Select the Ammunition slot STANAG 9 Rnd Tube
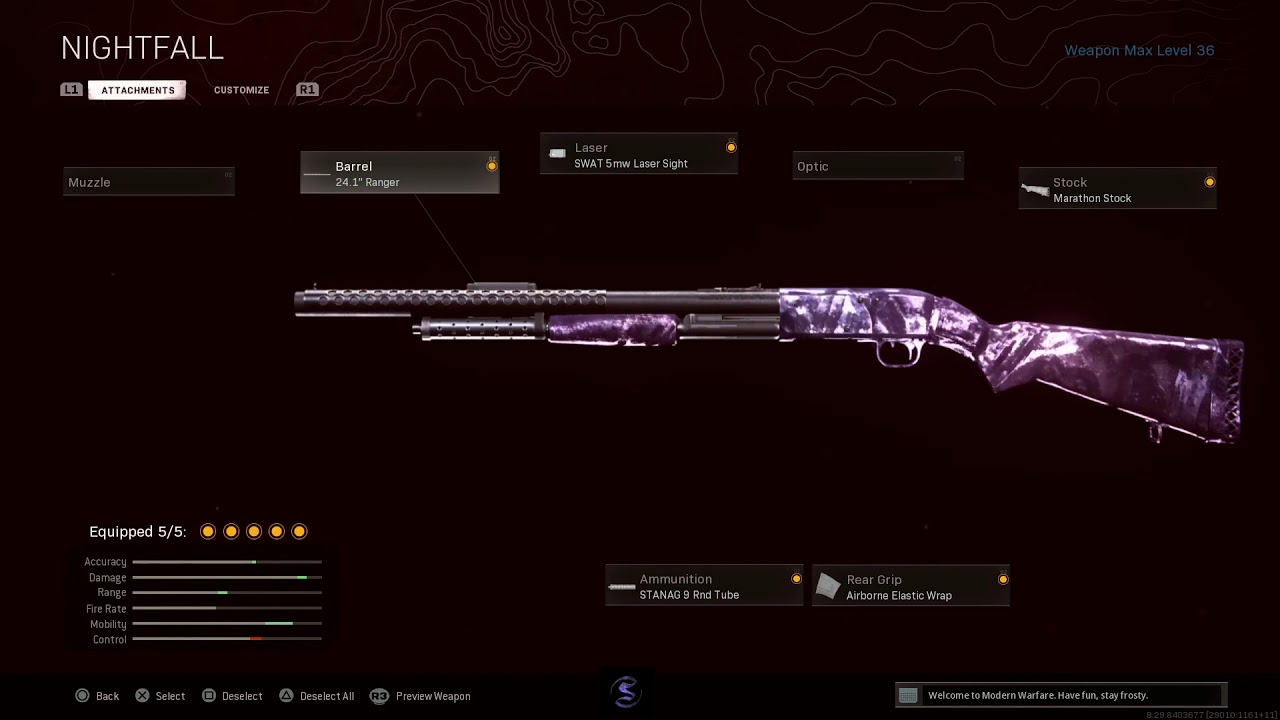This screenshot has height=720, width=1280. click(x=704, y=587)
